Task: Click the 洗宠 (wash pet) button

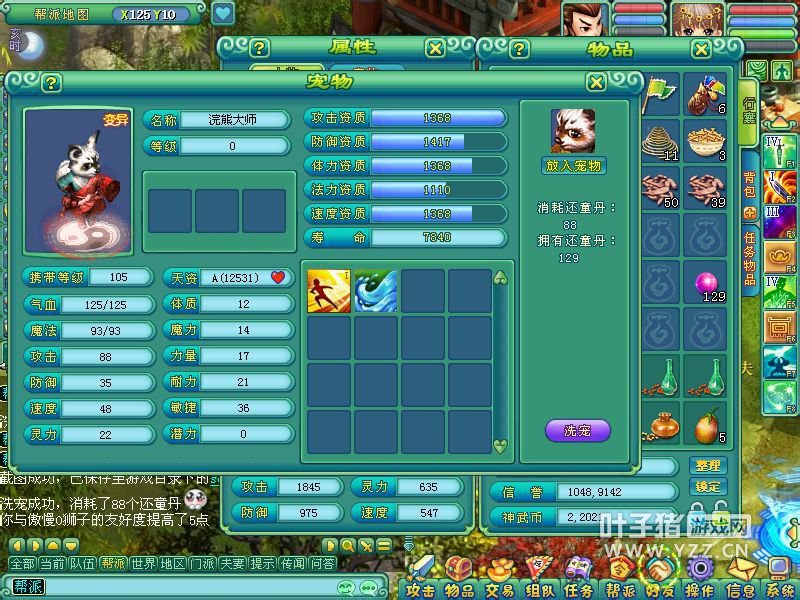Action: point(577,431)
